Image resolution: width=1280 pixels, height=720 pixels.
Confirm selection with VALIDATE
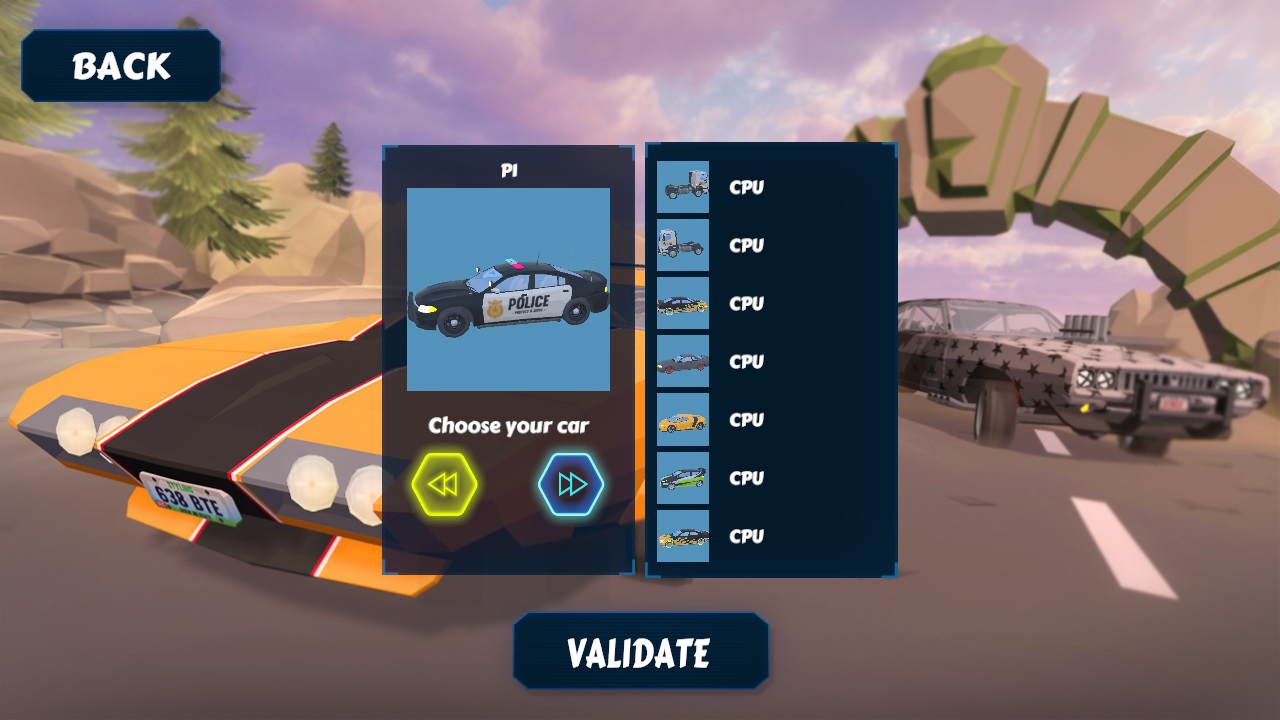coord(640,653)
